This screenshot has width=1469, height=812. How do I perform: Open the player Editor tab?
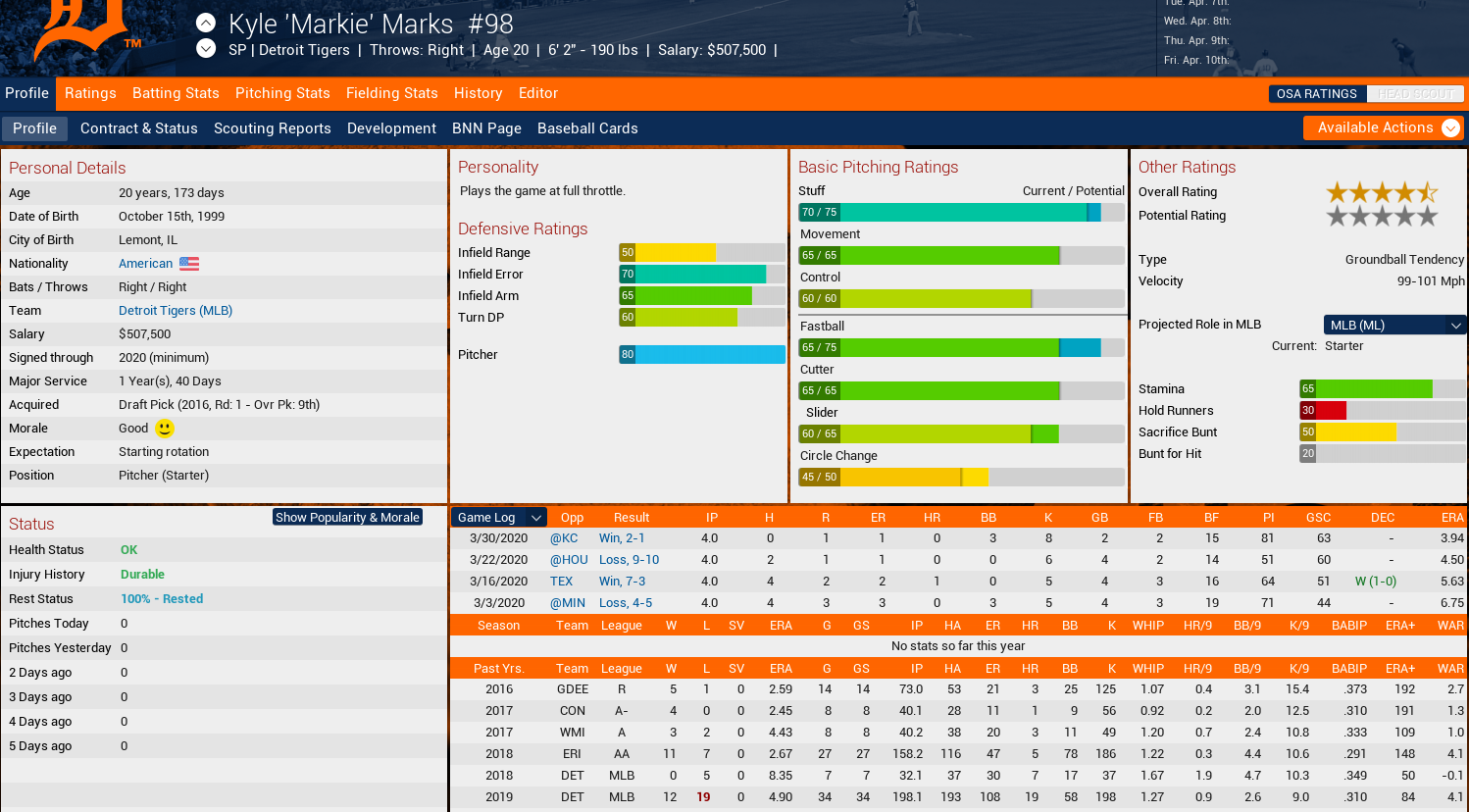pos(537,93)
